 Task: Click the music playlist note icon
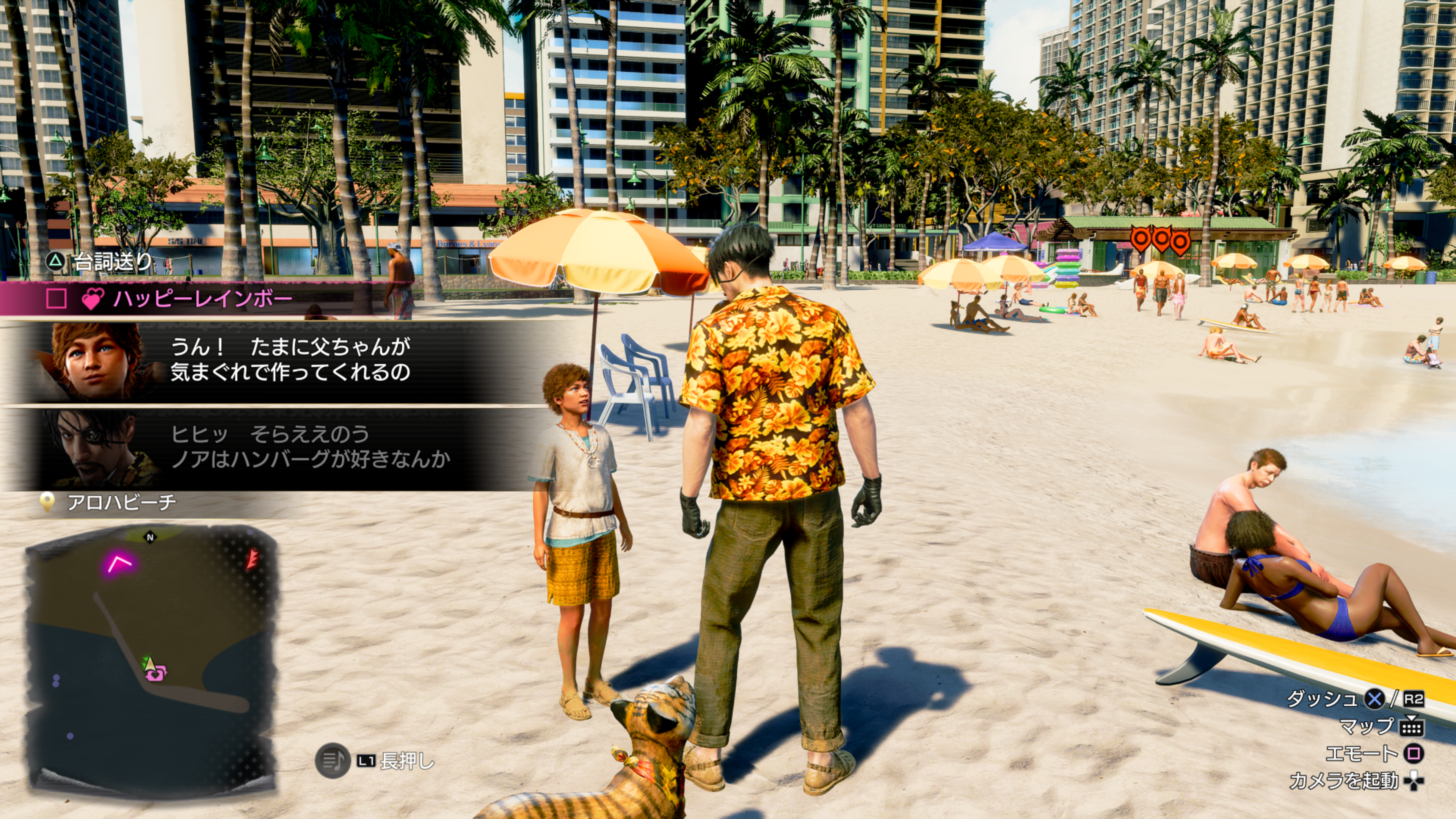[333, 760]
